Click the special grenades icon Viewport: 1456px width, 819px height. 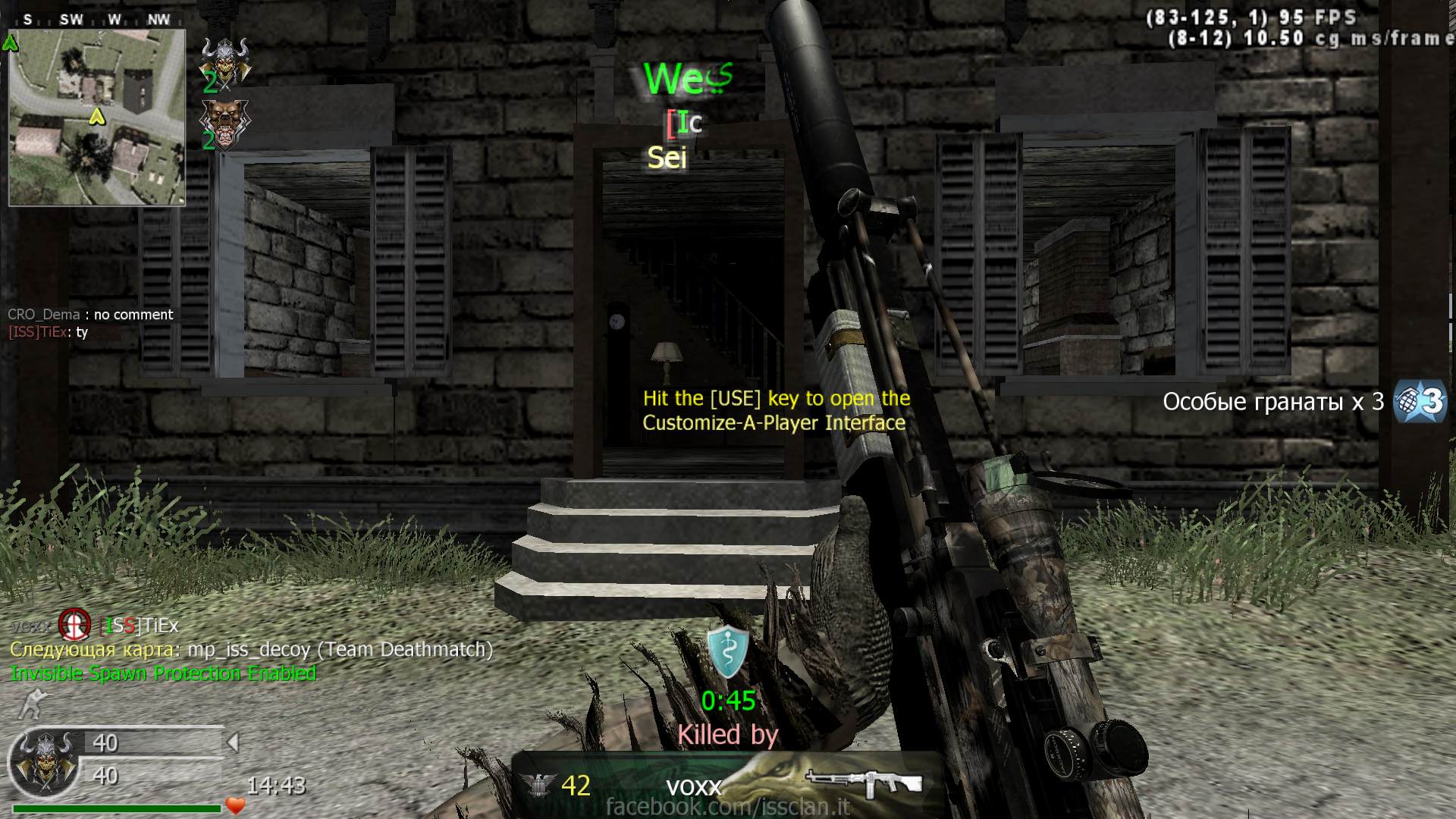coord(1420,401)
